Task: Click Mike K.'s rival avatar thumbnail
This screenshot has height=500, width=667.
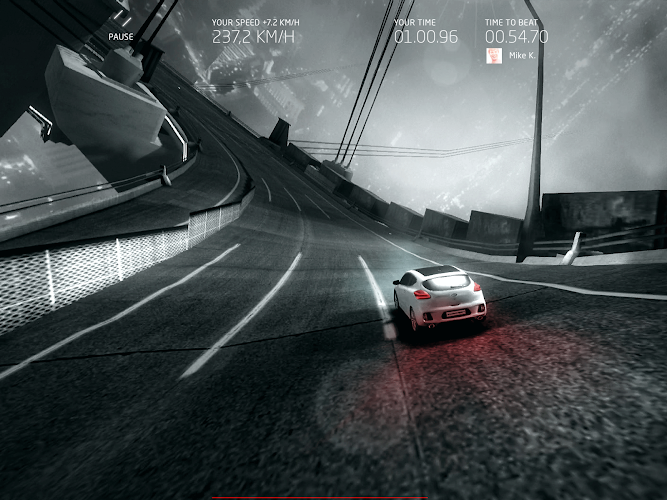Action: [493, 56]
